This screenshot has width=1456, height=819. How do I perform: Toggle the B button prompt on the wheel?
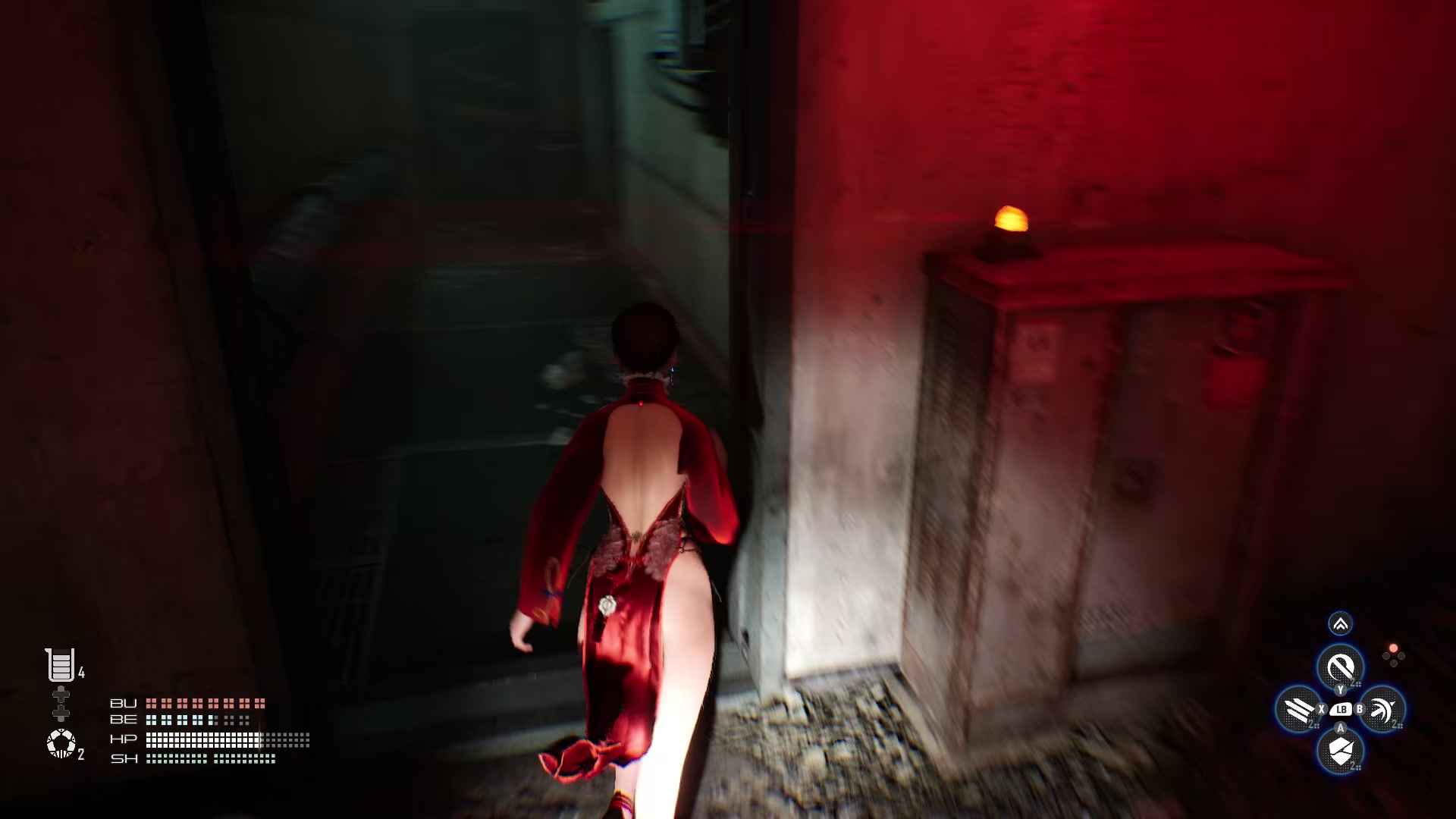point(1359,709)
